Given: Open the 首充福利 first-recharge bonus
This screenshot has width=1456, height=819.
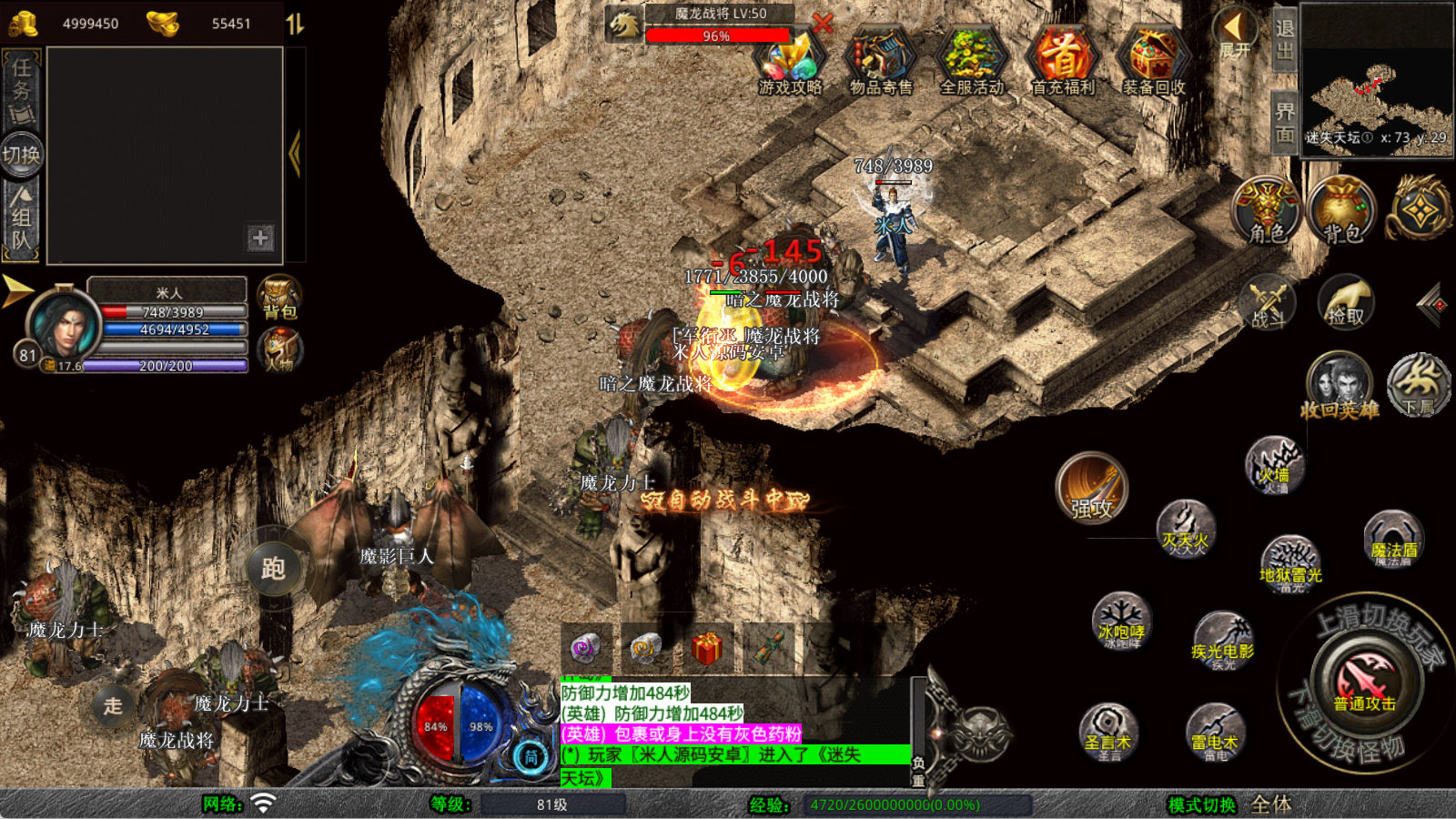Looking at the screenshot, I should pyautogui.click(x=1062, y=62).
